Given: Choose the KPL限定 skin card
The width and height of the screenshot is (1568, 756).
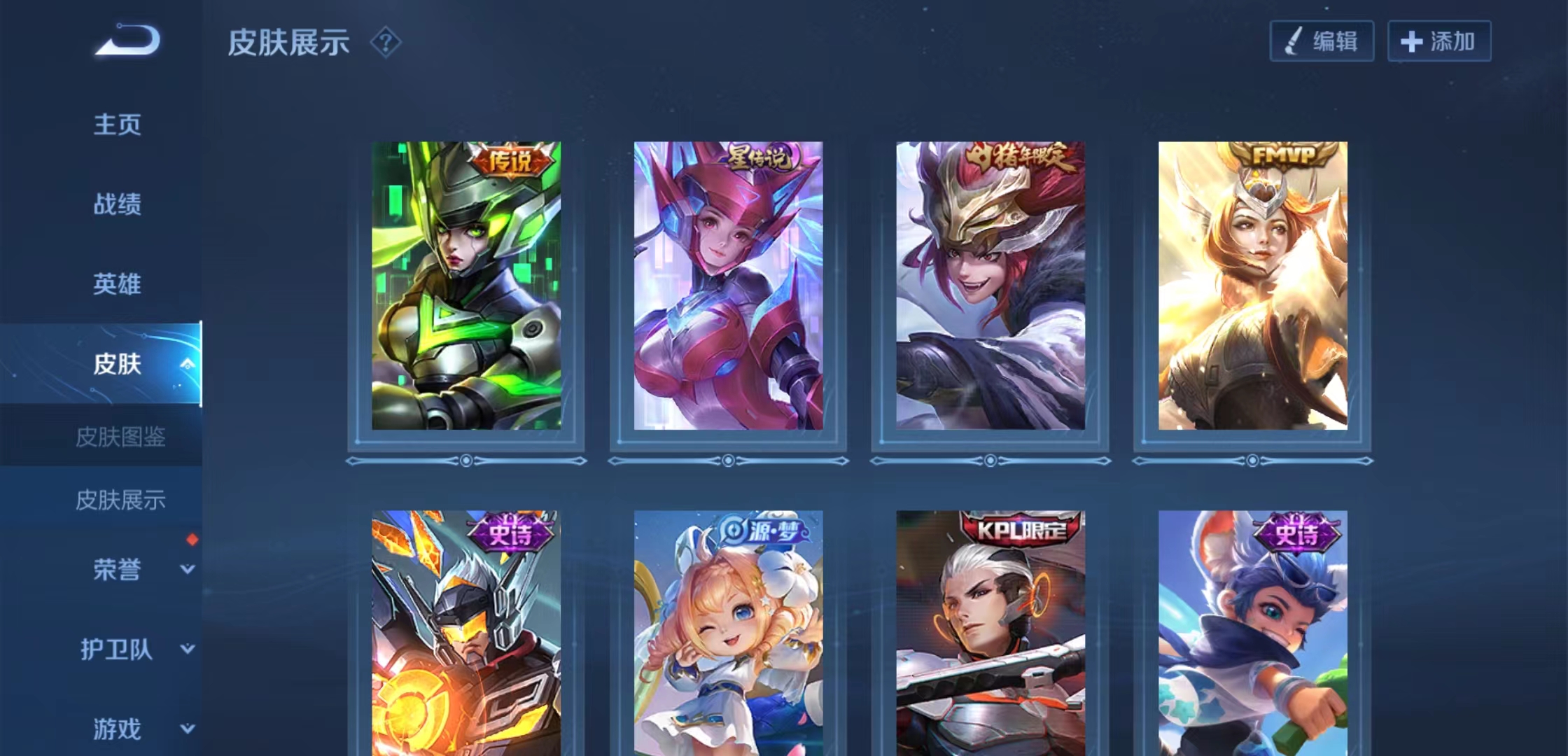Looking at the screenshot, I should 990,633.
